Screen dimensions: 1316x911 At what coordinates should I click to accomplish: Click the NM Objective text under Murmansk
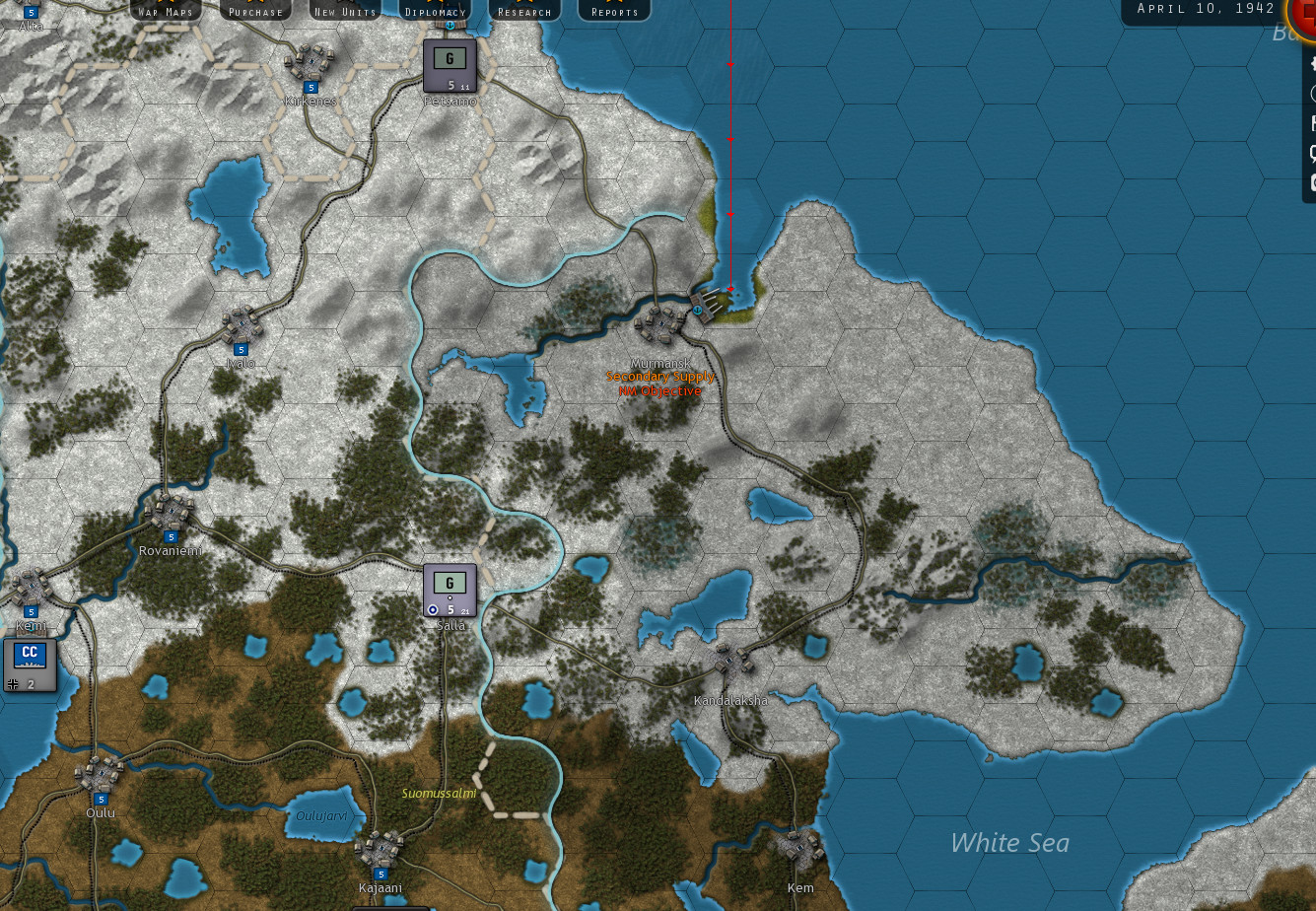(660, 390)
